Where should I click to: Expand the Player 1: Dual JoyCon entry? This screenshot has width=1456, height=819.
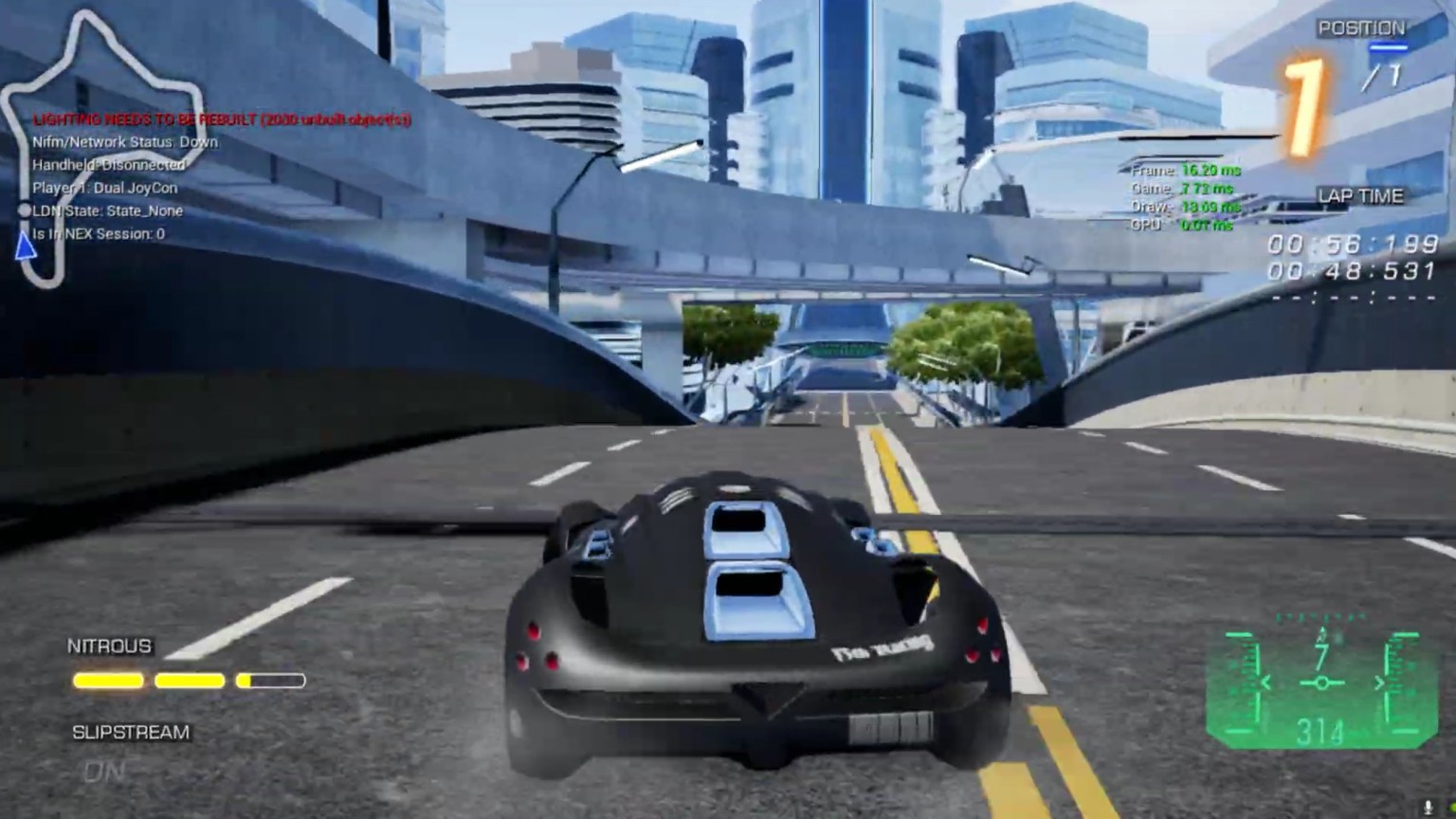pos(106,188)
